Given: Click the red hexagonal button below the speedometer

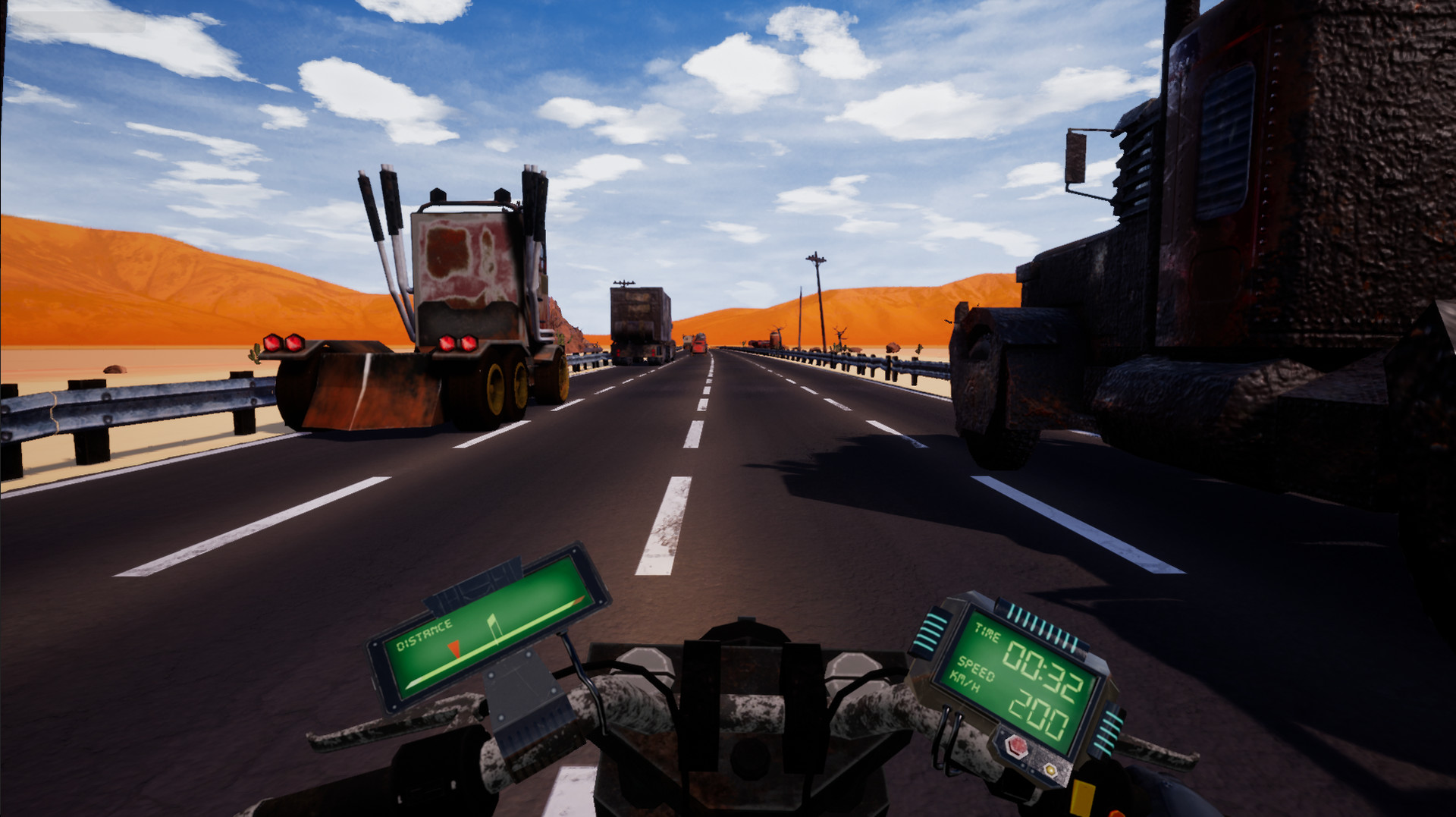Looking at the screenshot, I should (1016, 748).
